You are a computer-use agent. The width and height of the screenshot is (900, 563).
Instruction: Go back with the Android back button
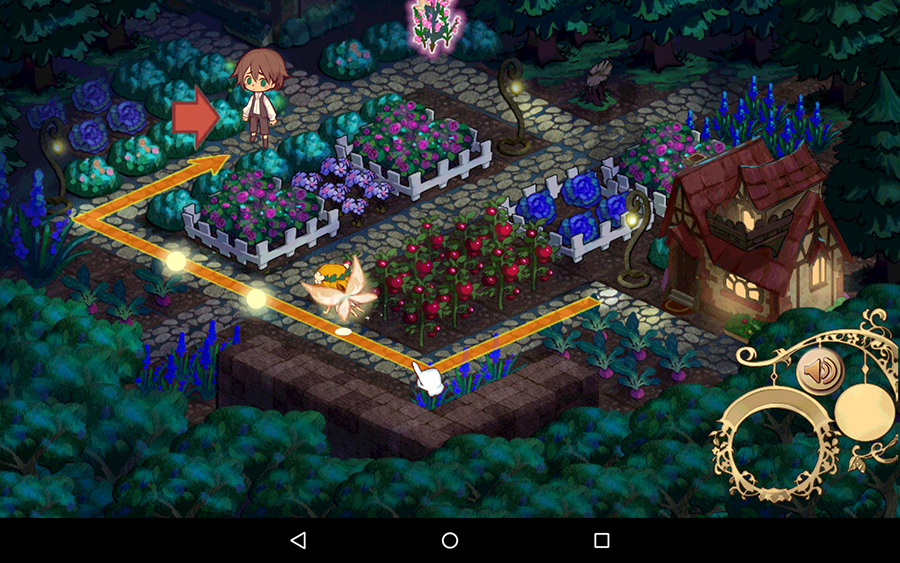[x=298, y=540]
